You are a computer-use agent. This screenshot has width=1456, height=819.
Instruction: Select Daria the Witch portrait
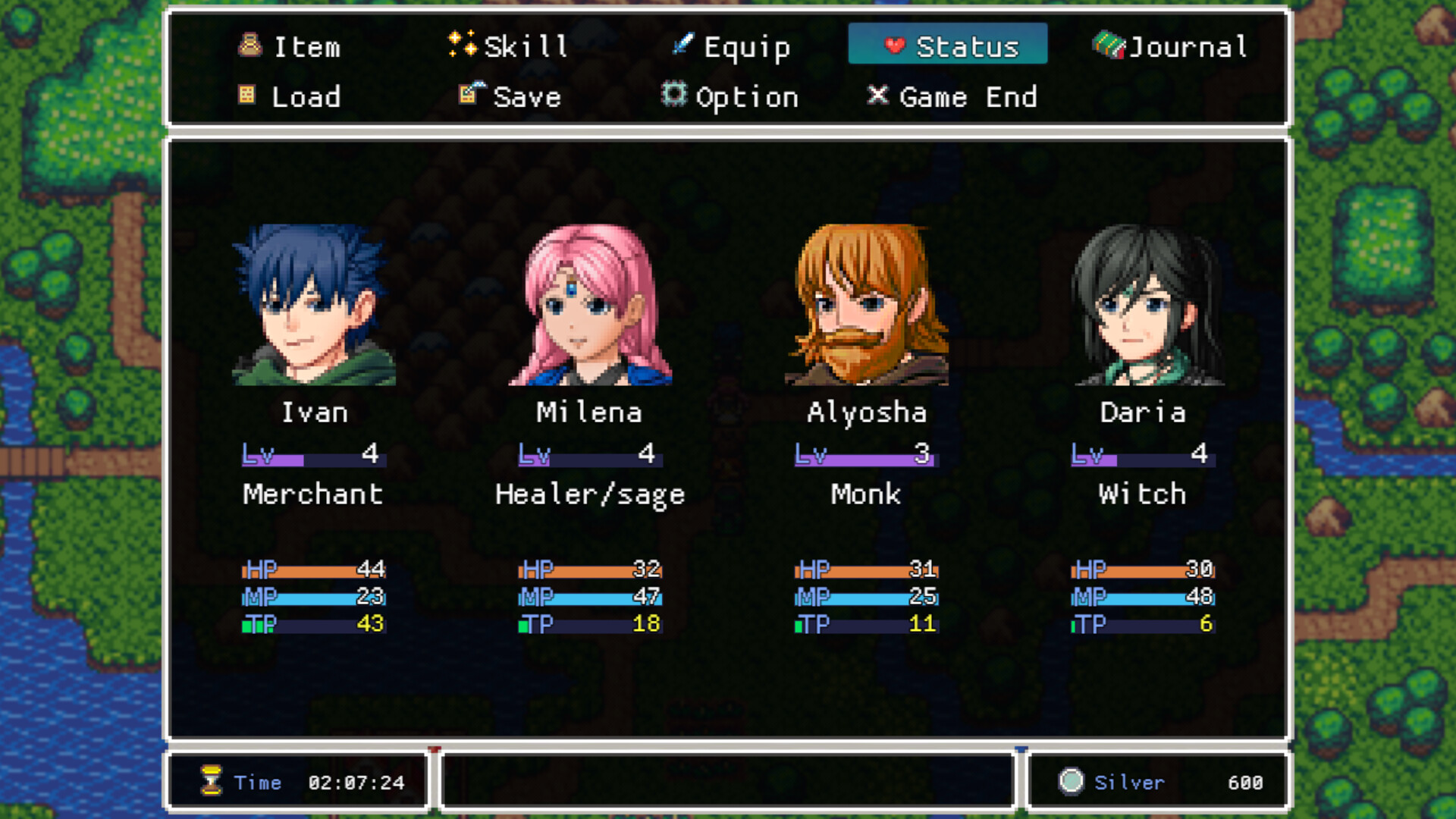[1143, 305]
